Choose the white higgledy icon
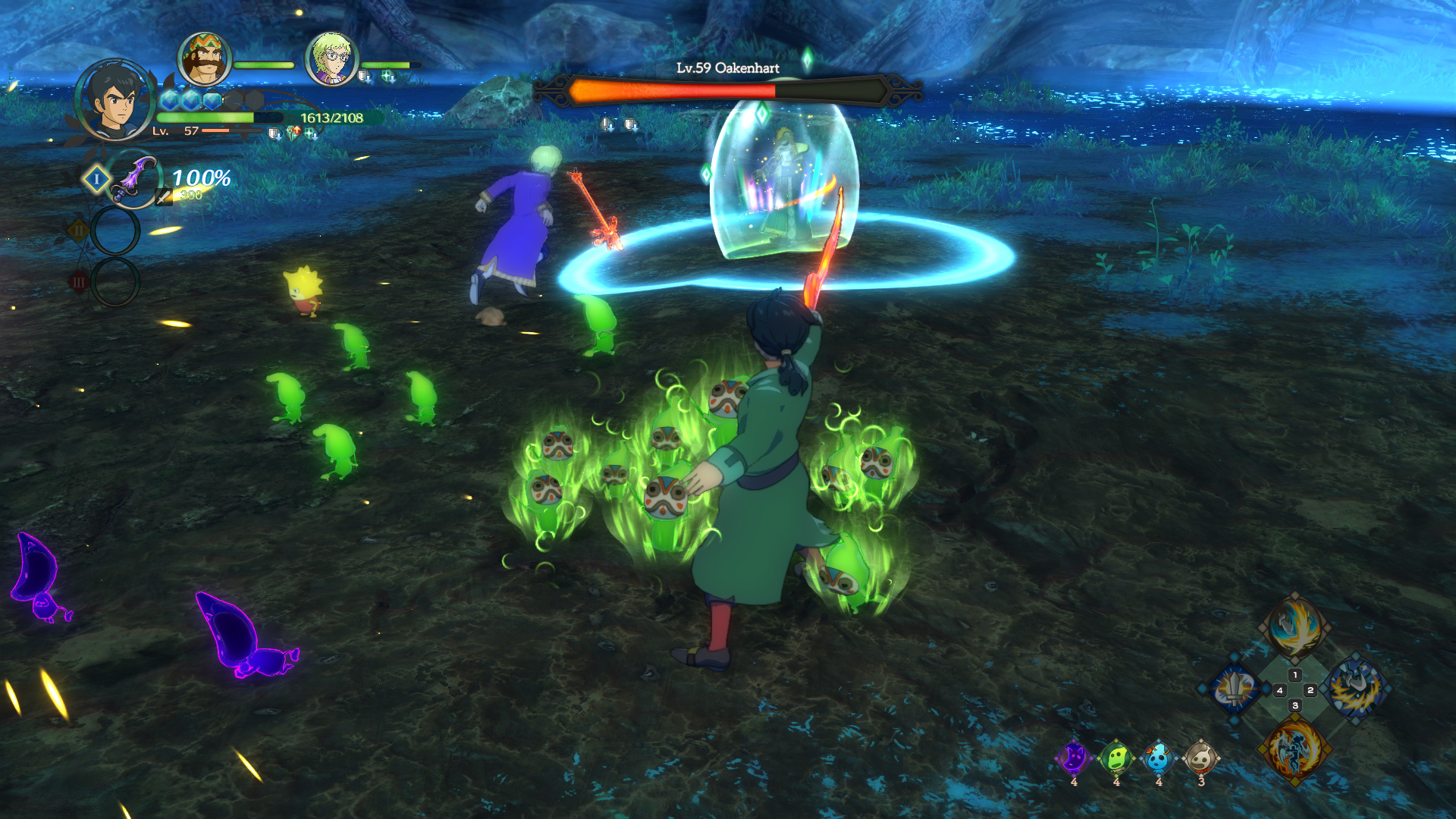The width and height of the screenshot is (1456, 819). pos(1201,758)
